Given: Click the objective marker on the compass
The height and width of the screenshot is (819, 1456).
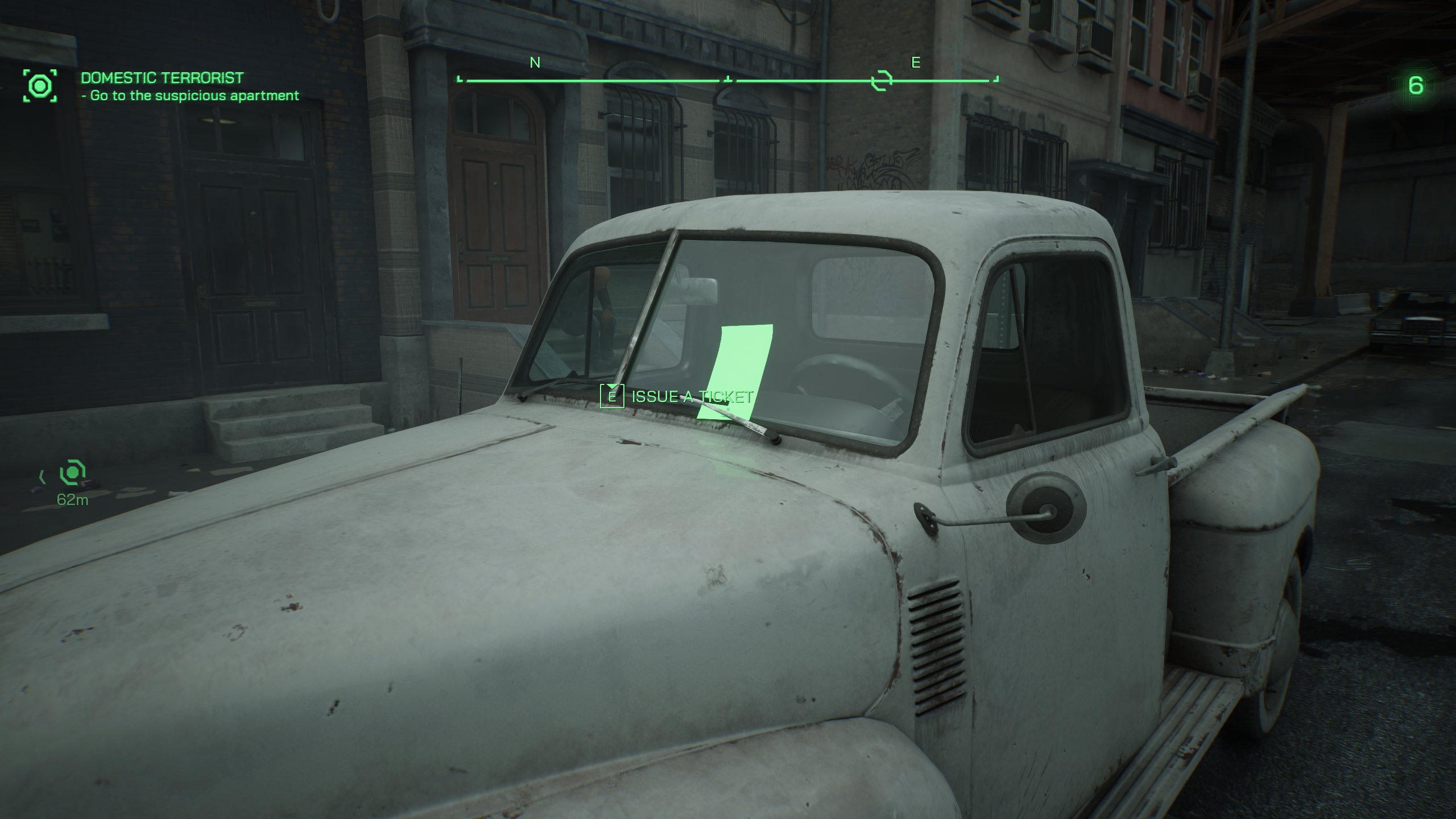Looking at the screenshot, I should coord(882,81).
